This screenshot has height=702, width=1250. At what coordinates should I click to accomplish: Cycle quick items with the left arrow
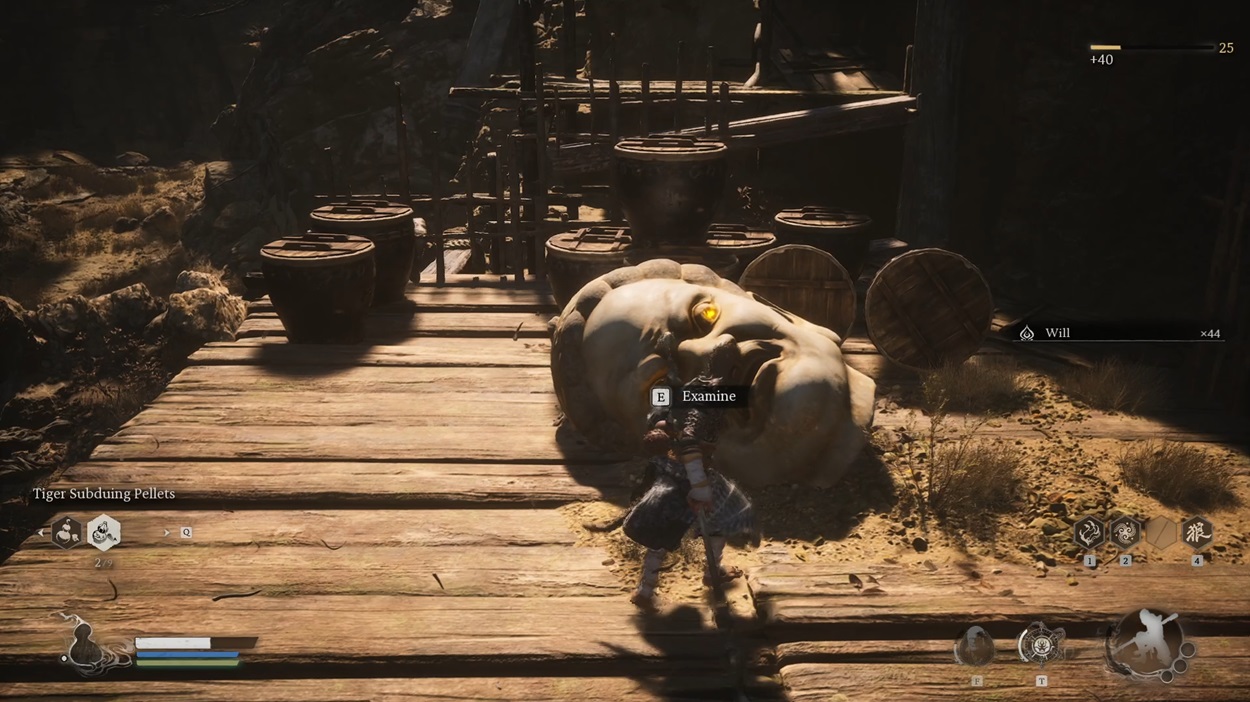pyautogui.click(x=42, y=533)
